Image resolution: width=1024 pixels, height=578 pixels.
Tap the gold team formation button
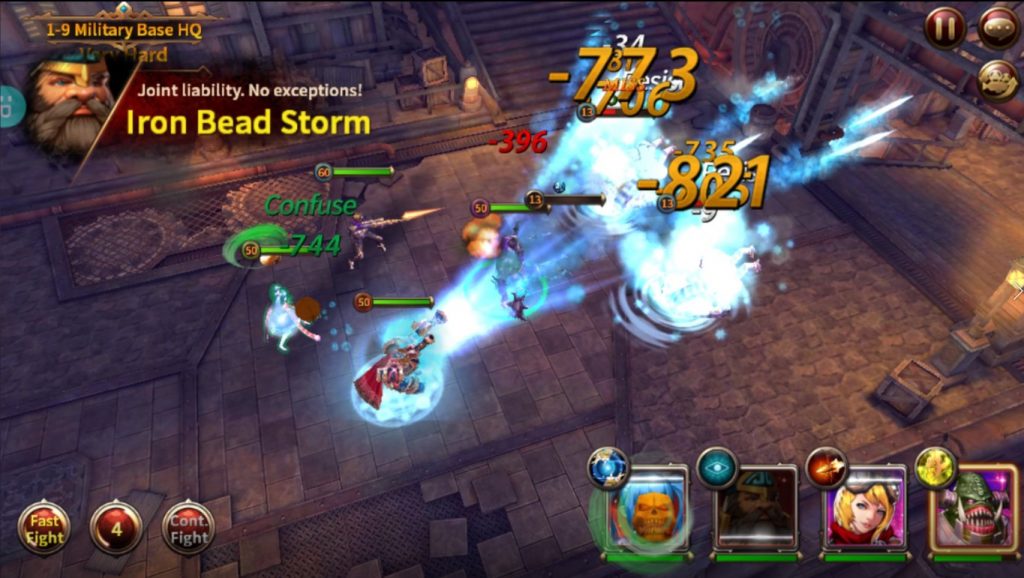pyautogui.click(x=997, y=82)
